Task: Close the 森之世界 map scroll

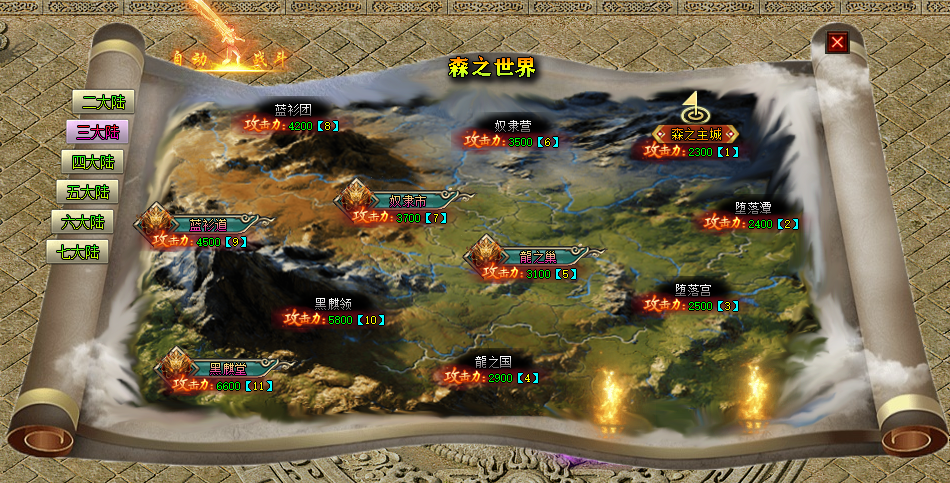Action: (x=837, y=42)
